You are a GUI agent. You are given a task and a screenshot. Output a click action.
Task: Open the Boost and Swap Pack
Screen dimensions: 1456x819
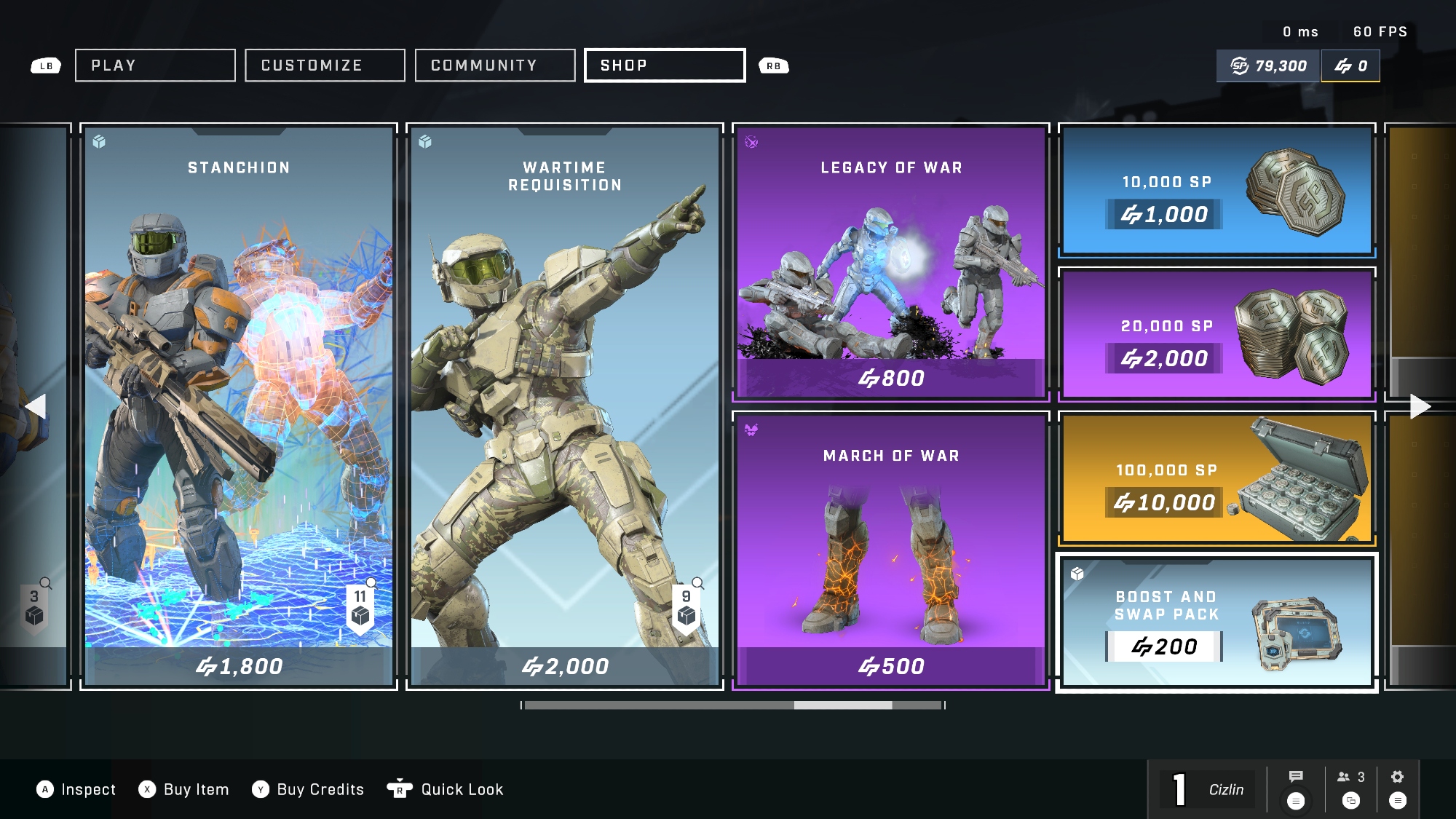click(x=1216, y=622)
